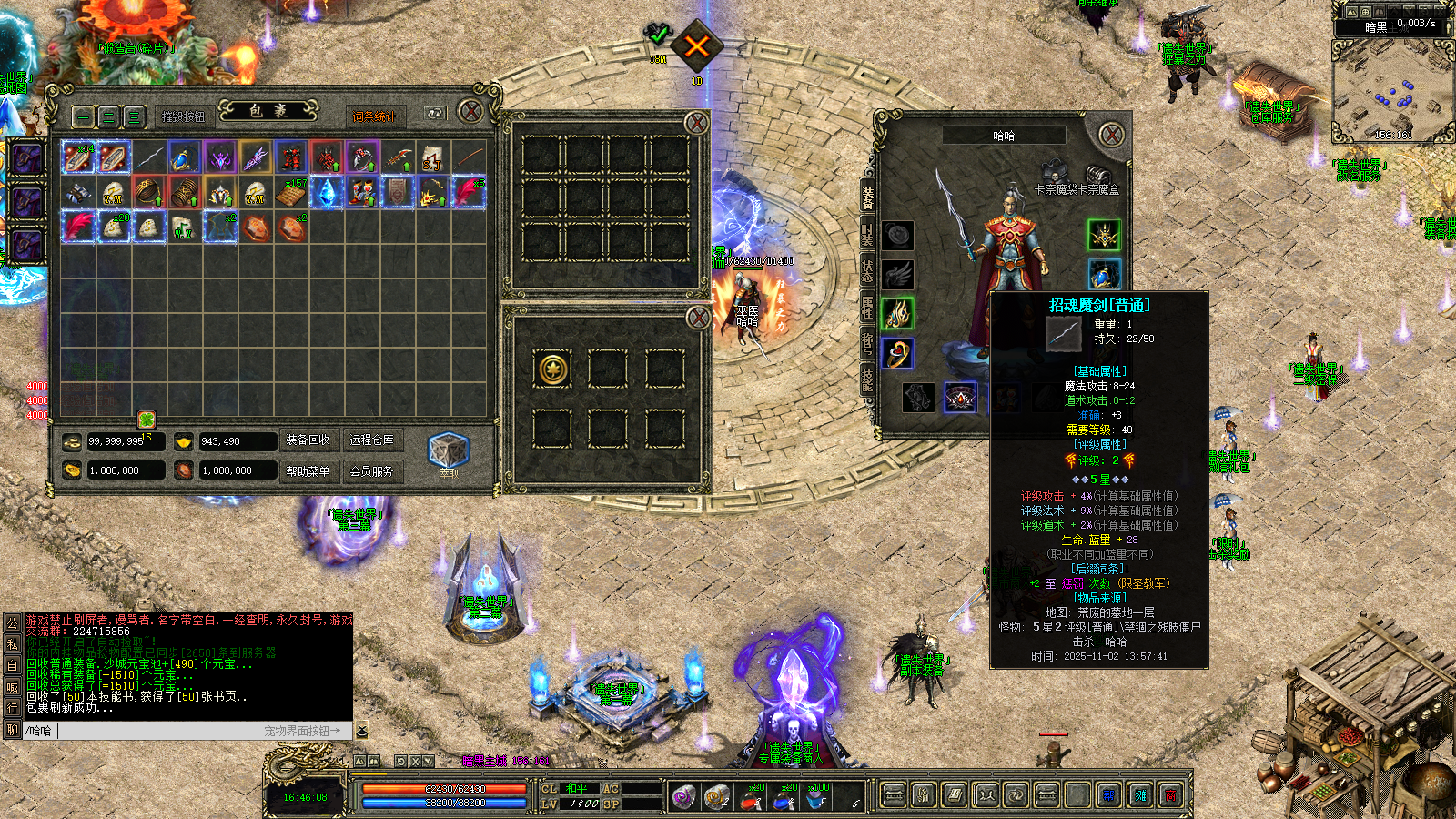Click the red 商 shop button
The width and height of the screenshot is (1456, 819).
1171,796
